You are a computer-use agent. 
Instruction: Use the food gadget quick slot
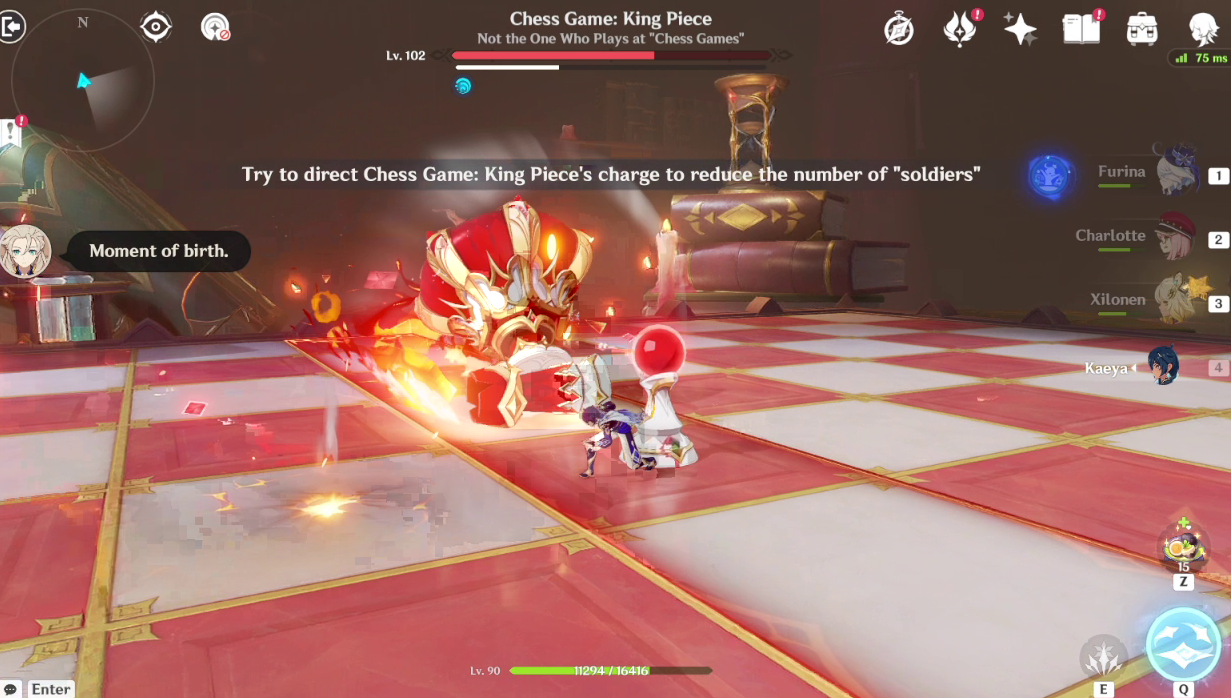coord(1181,548)
